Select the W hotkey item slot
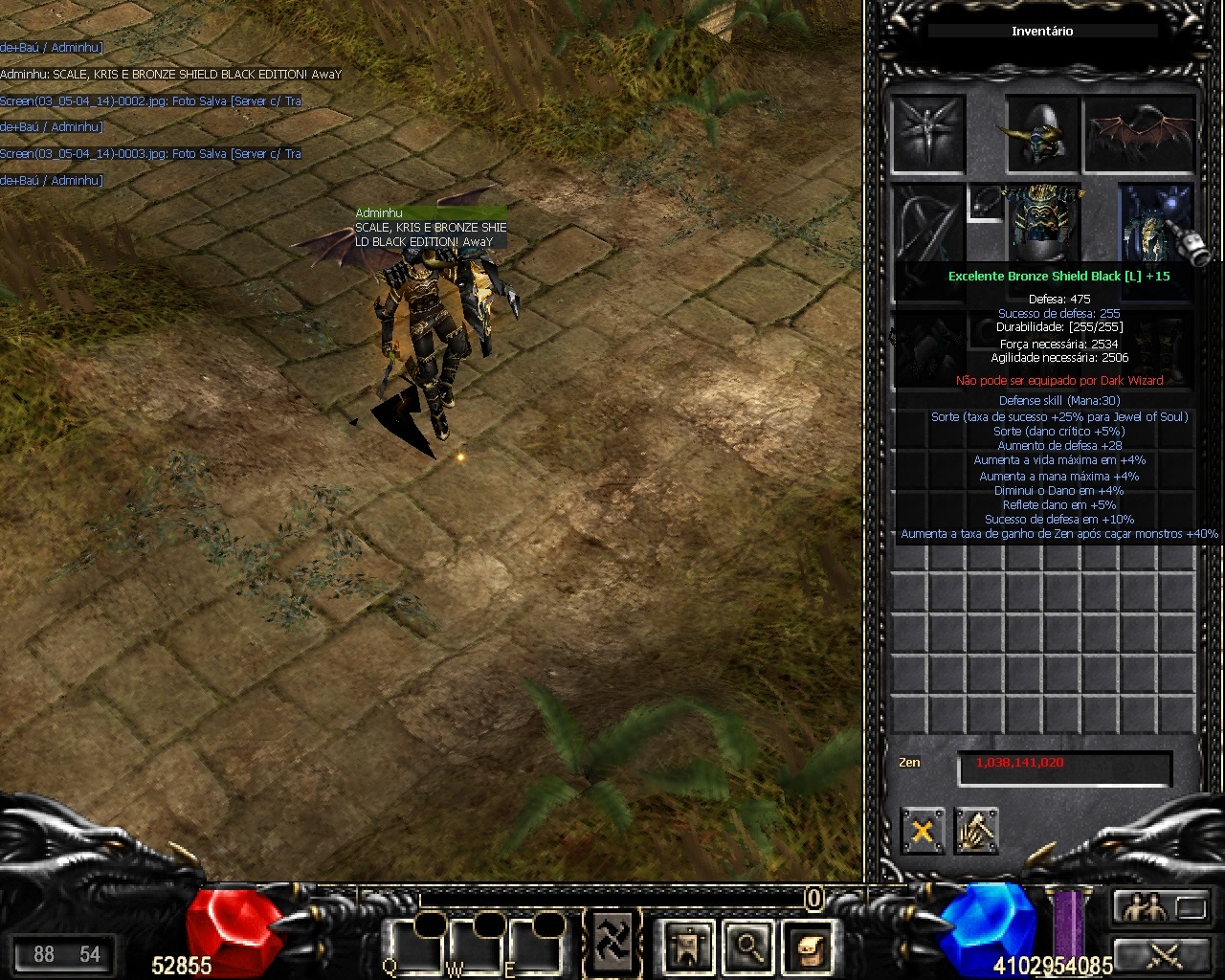Screen dimensions: 1225x980 click(473, 946)
